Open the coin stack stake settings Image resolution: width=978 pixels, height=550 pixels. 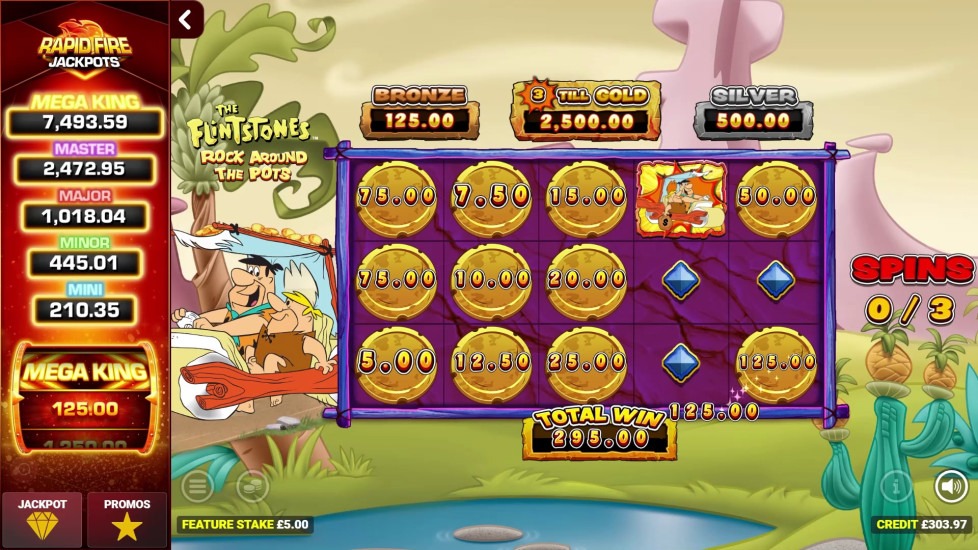pos(252,486)
